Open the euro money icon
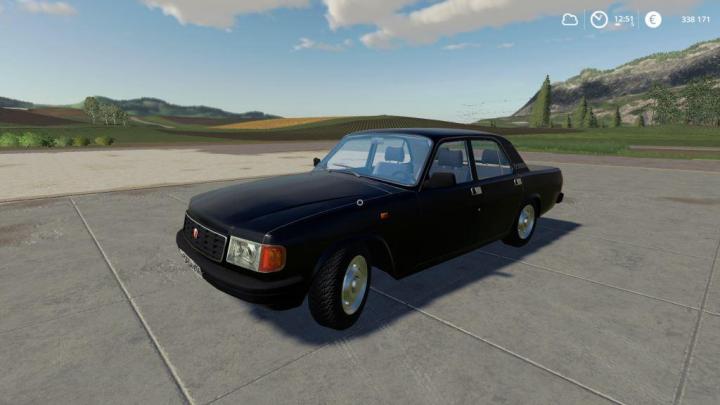720x405 pixels. [x=653, y=19]
